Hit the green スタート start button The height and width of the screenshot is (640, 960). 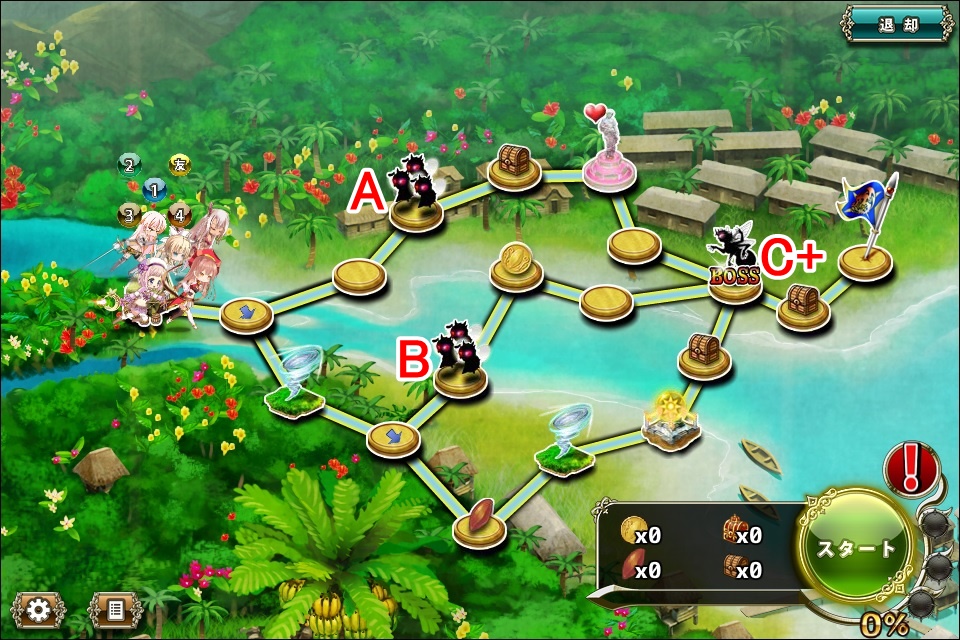click(x=857, y=547)
